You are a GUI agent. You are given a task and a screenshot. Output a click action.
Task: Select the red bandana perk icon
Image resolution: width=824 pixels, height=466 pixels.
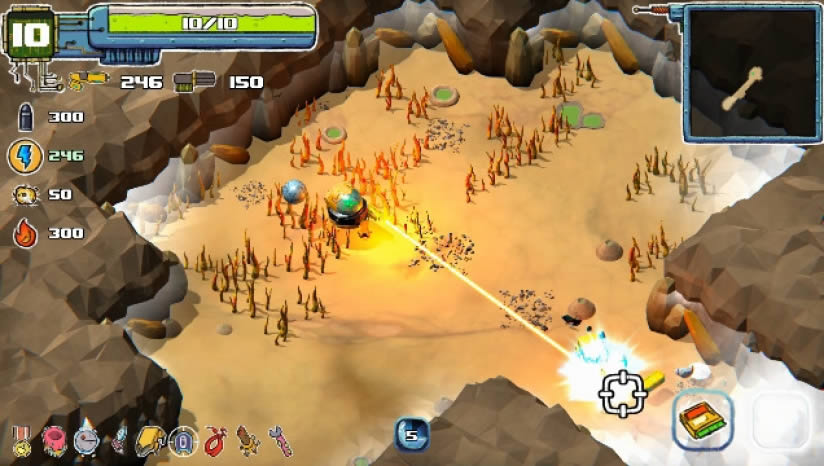click(213, 440)
